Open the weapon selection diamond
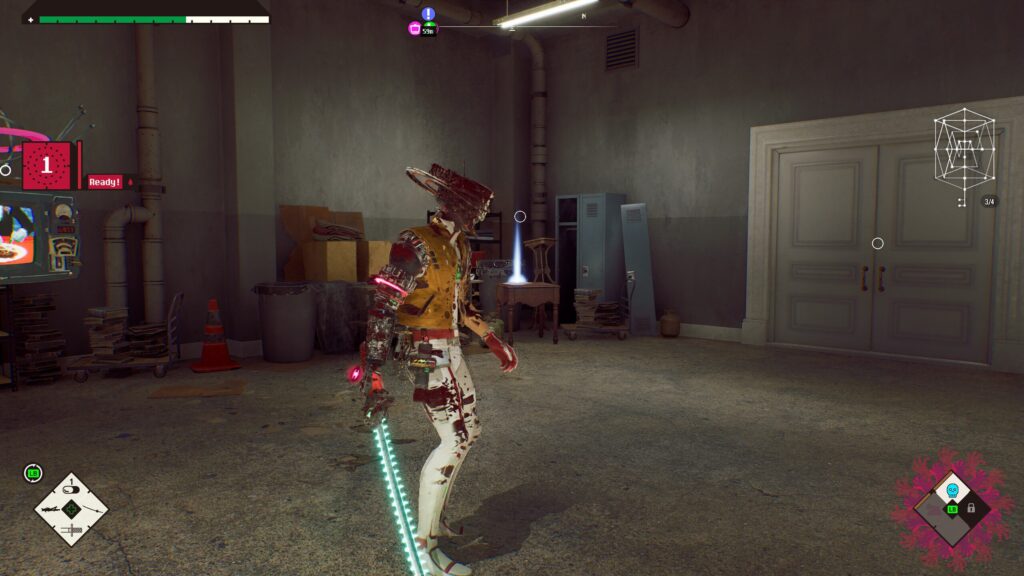1024x576 pixels. (71, 509)
